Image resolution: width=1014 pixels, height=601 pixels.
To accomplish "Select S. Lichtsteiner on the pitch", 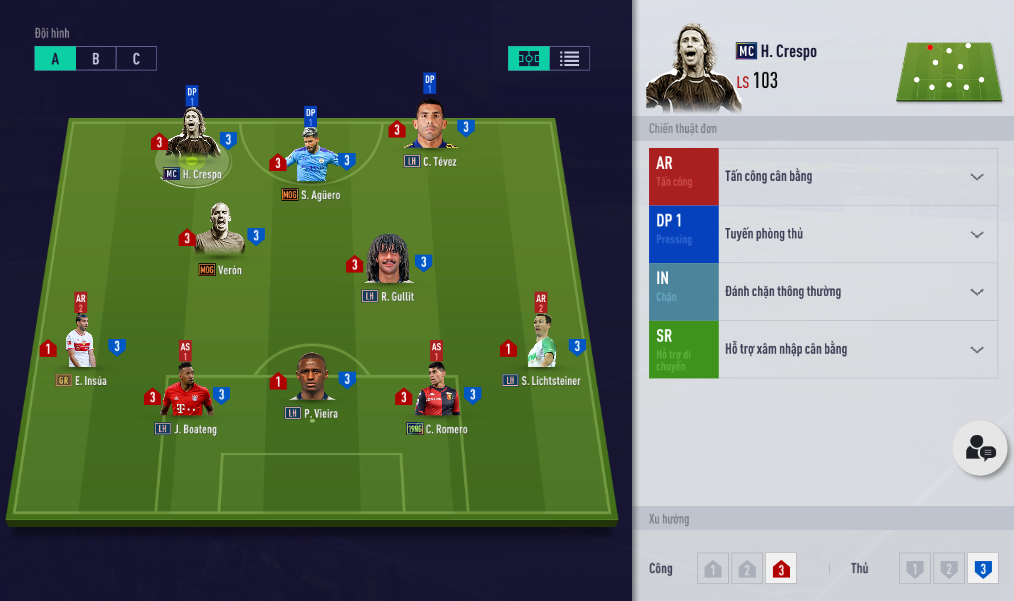I will point(543,345).
